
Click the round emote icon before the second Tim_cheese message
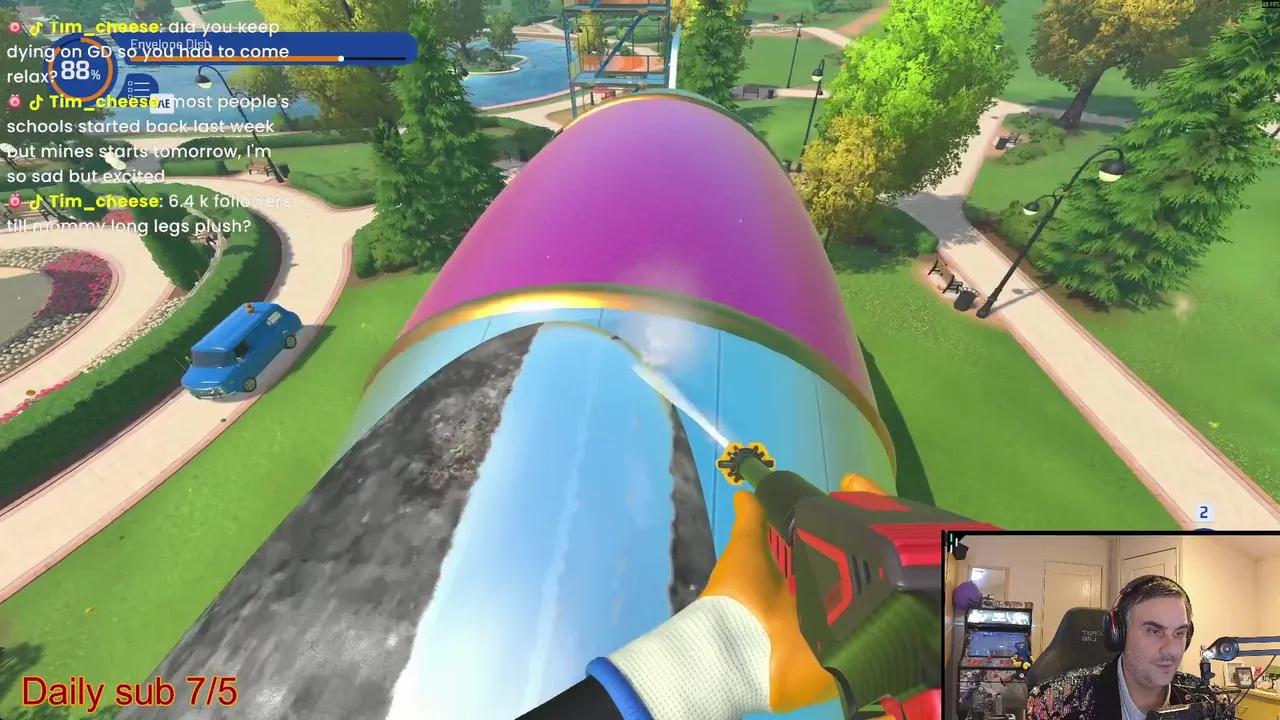click(14, 101)
